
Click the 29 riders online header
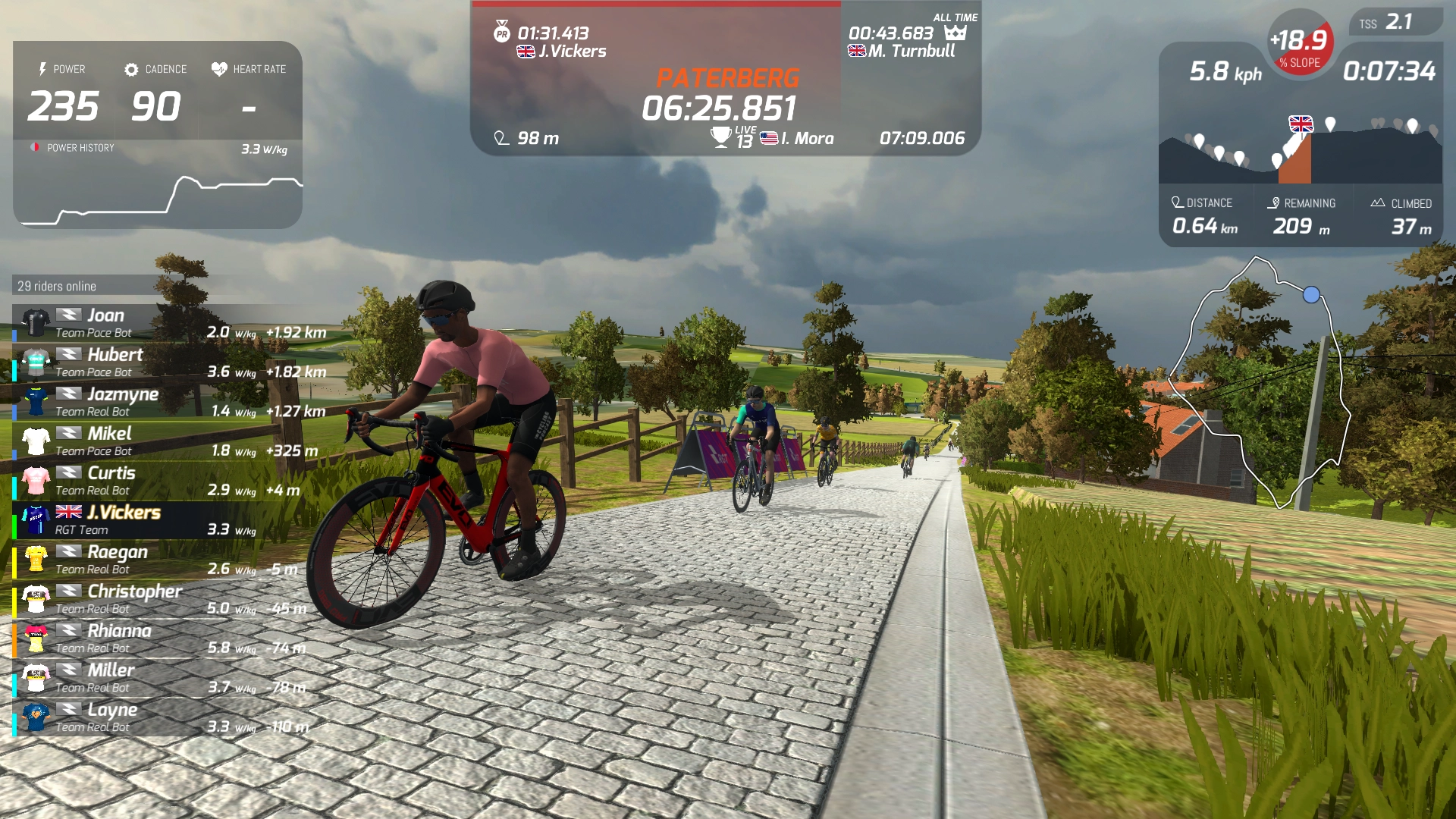click(58, 286)
